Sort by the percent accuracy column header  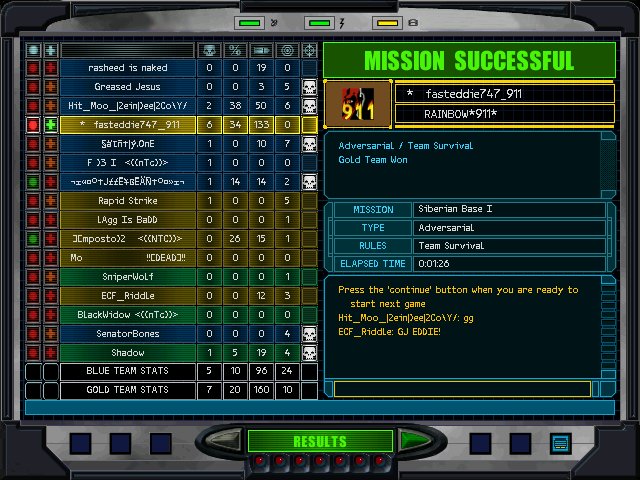click(235, 49)
